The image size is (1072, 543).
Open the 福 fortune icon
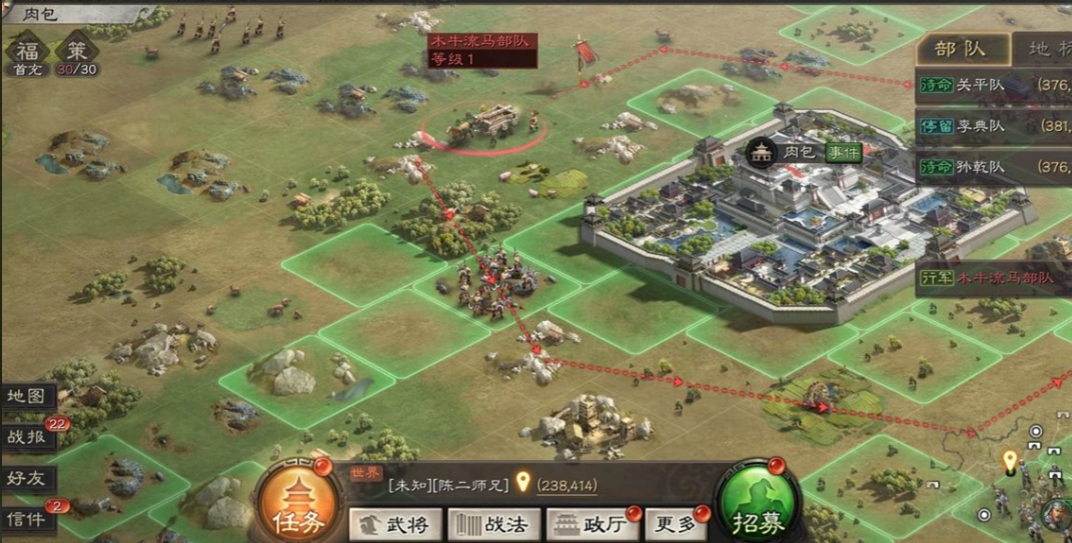pyautogui.click(x=25, y=52)
